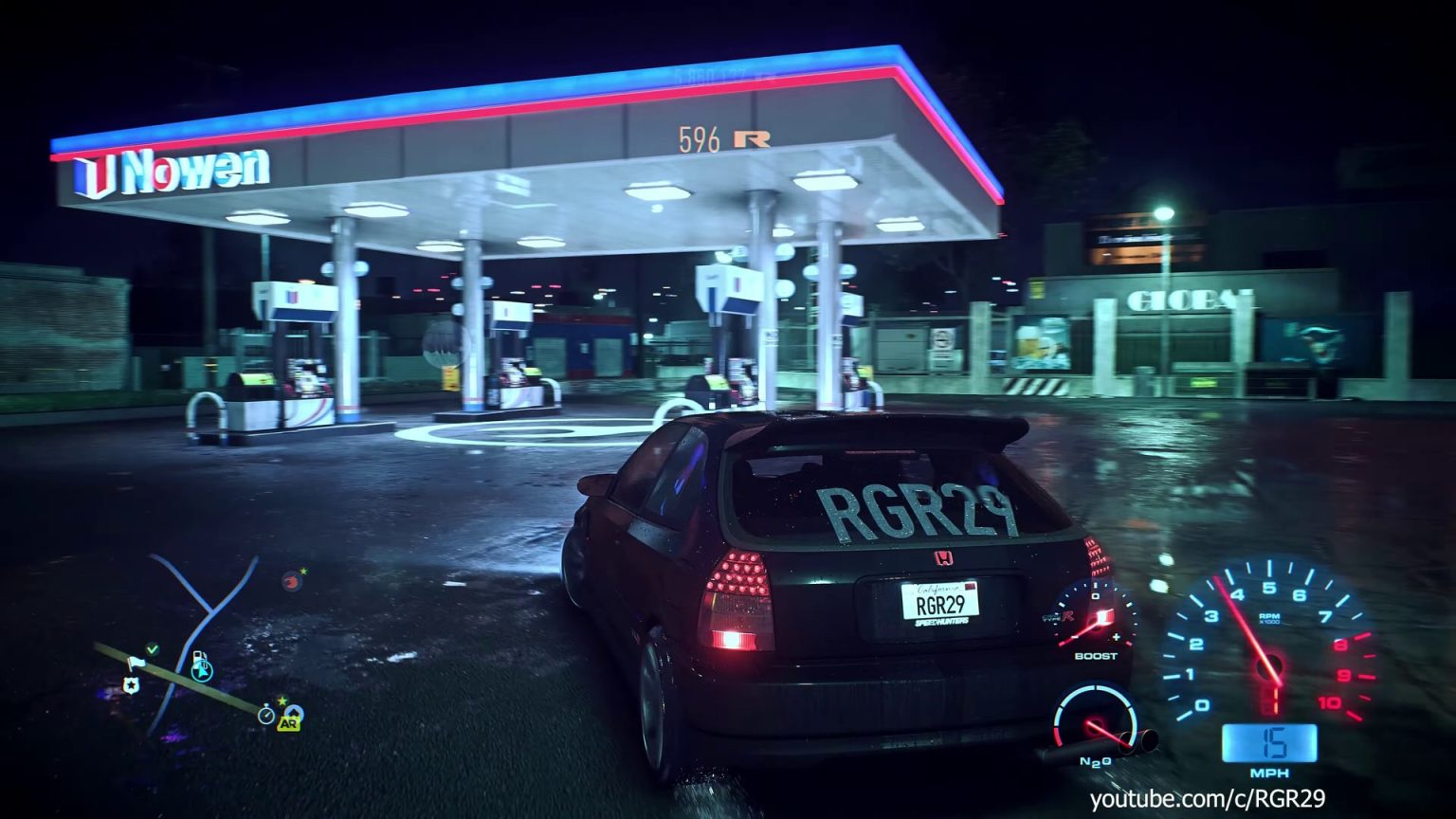This screenshot has height=819, width=1456.
Task: Toggle the green checkmark above the flag marker
Action: [x=153, y=648]
